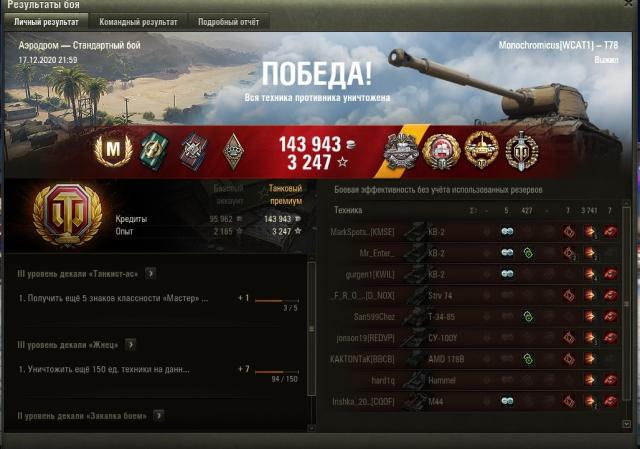640x449 pixels.
Task: Open the Командный результат tab
Action: [x=137, y=21]
